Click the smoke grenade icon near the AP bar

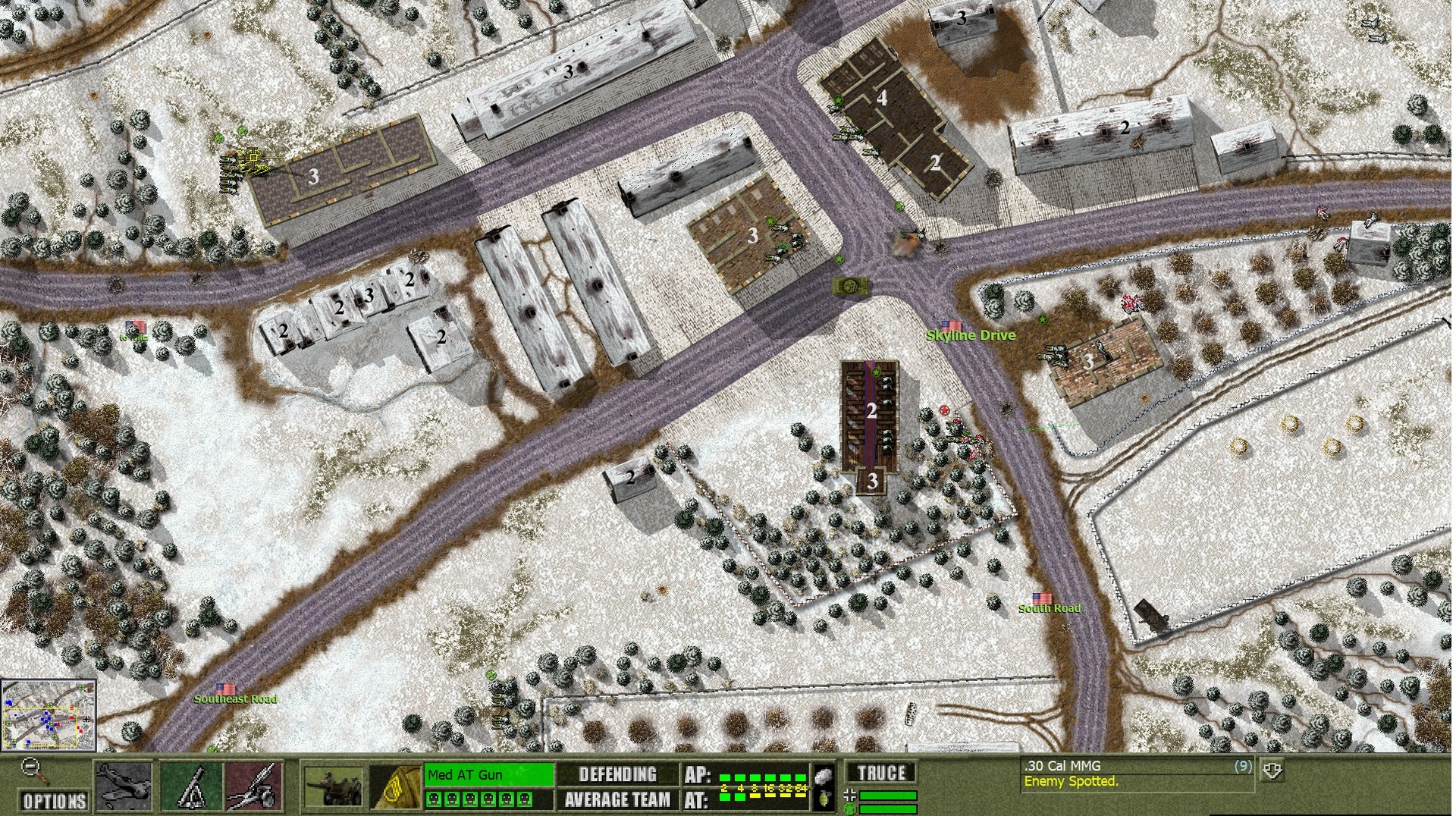click(x=822, y=777)
